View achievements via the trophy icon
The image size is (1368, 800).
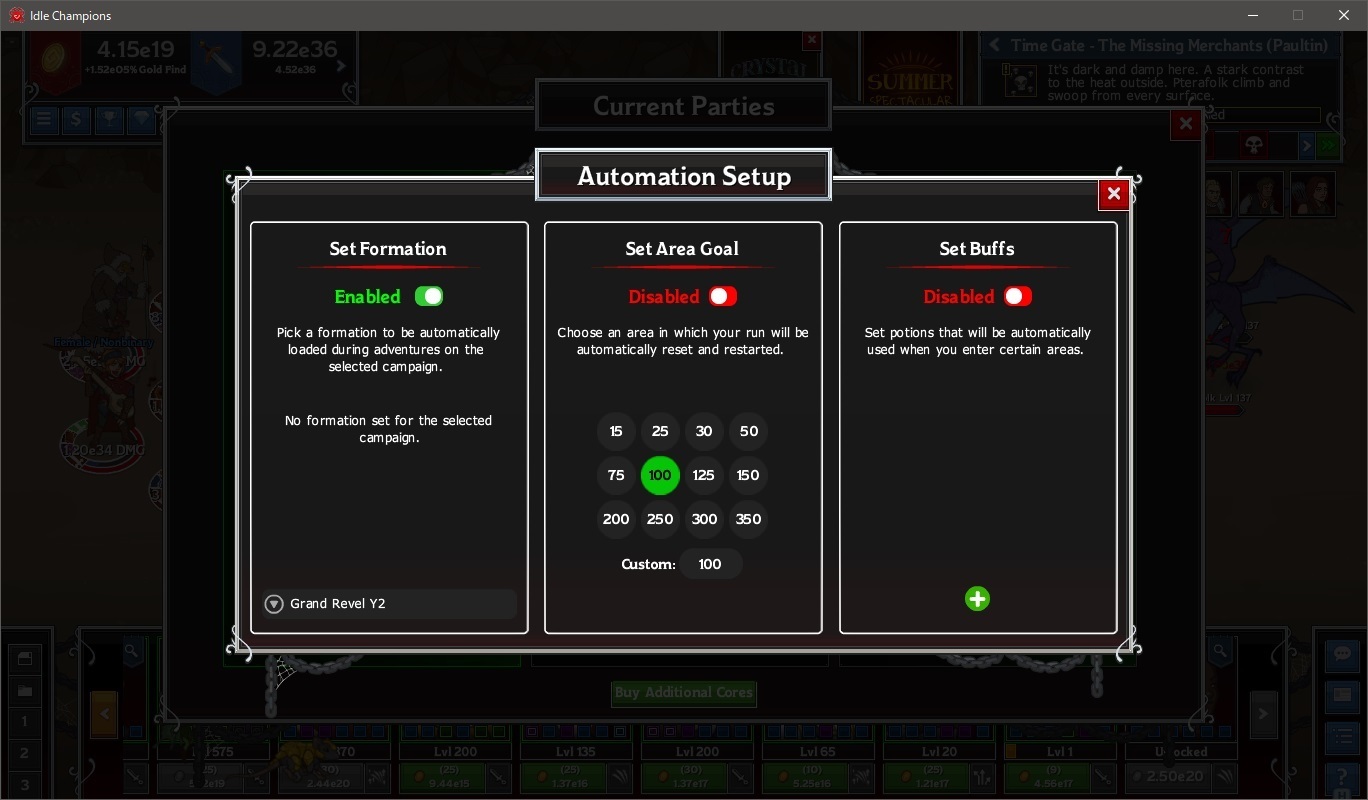(x=108, y=120)
